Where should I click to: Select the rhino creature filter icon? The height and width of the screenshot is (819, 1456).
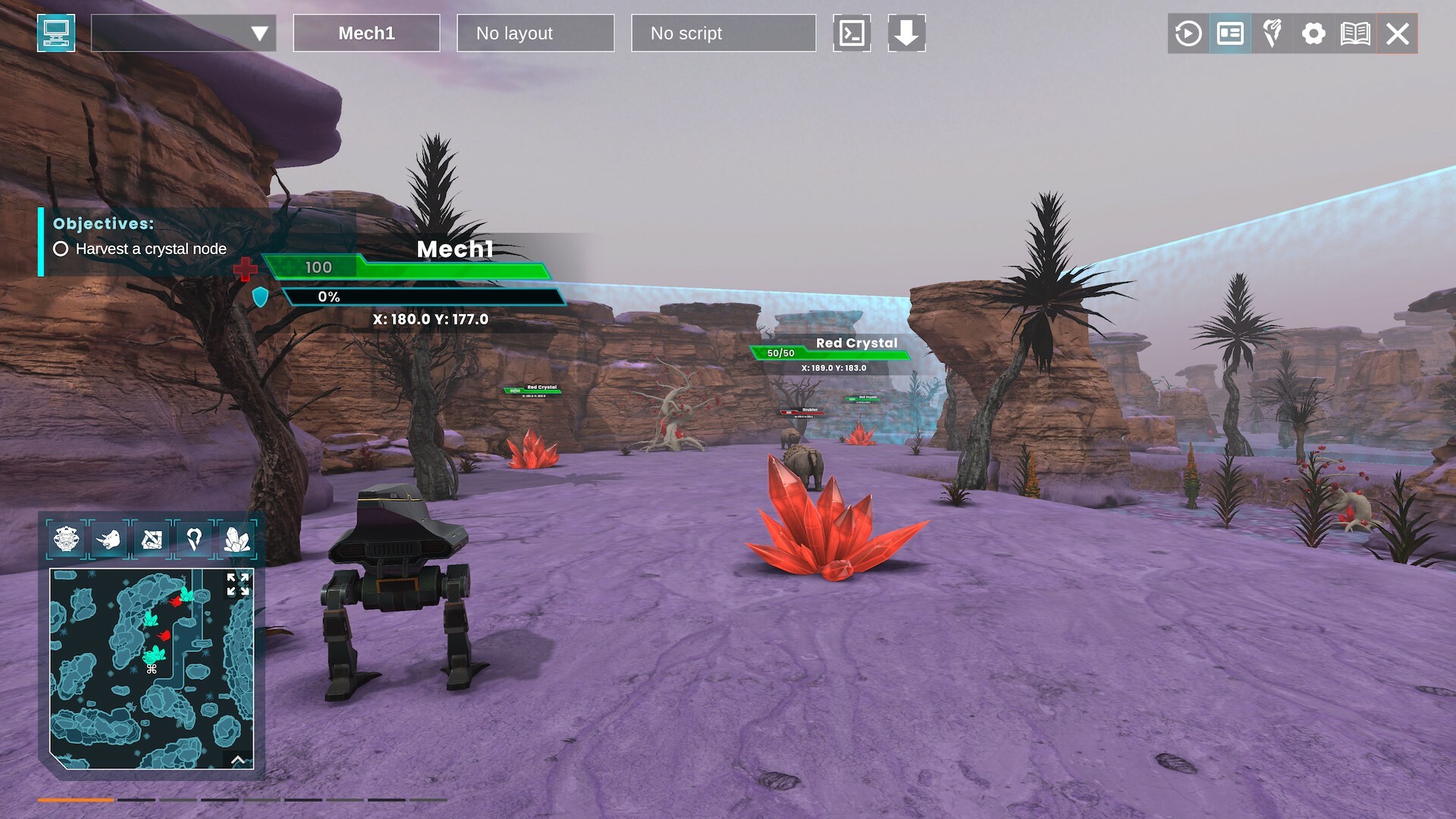pos(109,540)
